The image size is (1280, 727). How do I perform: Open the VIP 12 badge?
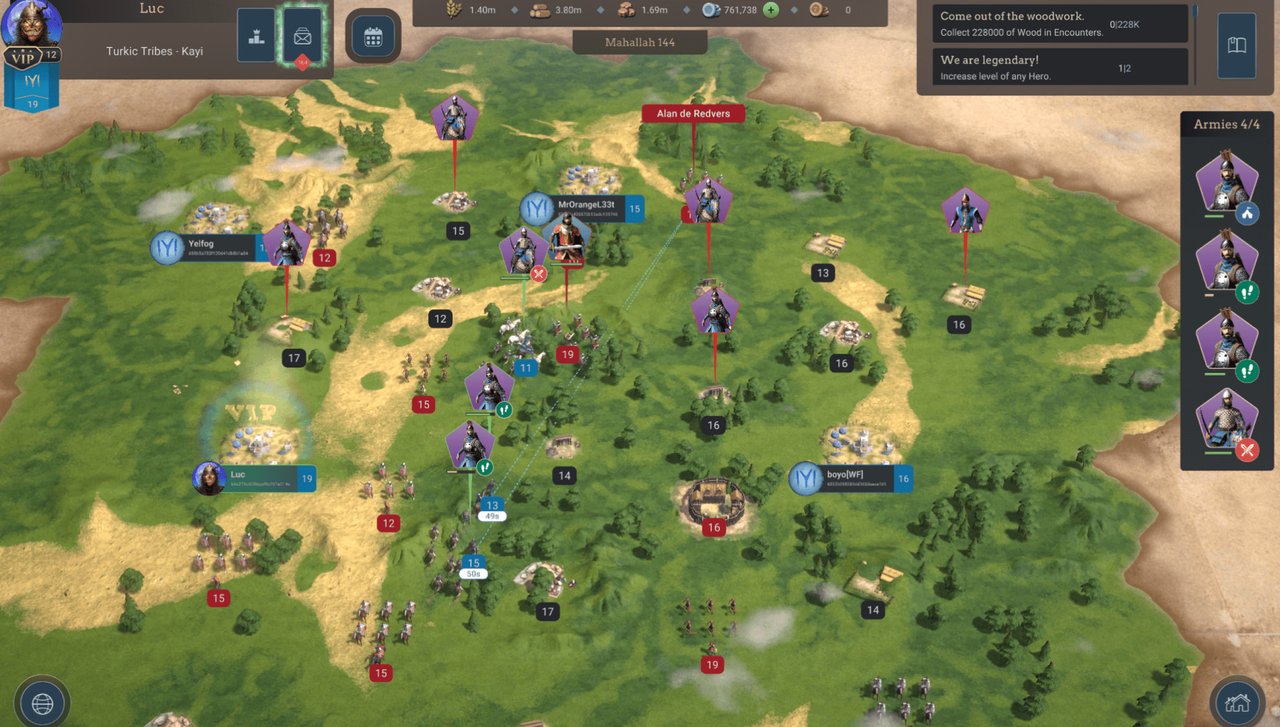click(x=31, y=57)
